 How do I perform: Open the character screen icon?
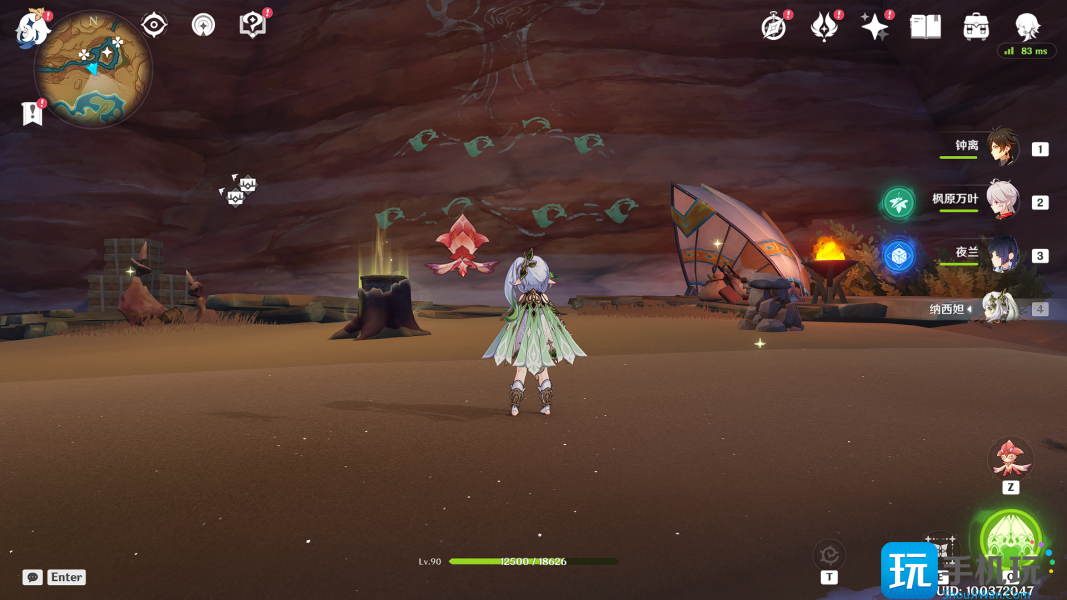point(1027,27)
